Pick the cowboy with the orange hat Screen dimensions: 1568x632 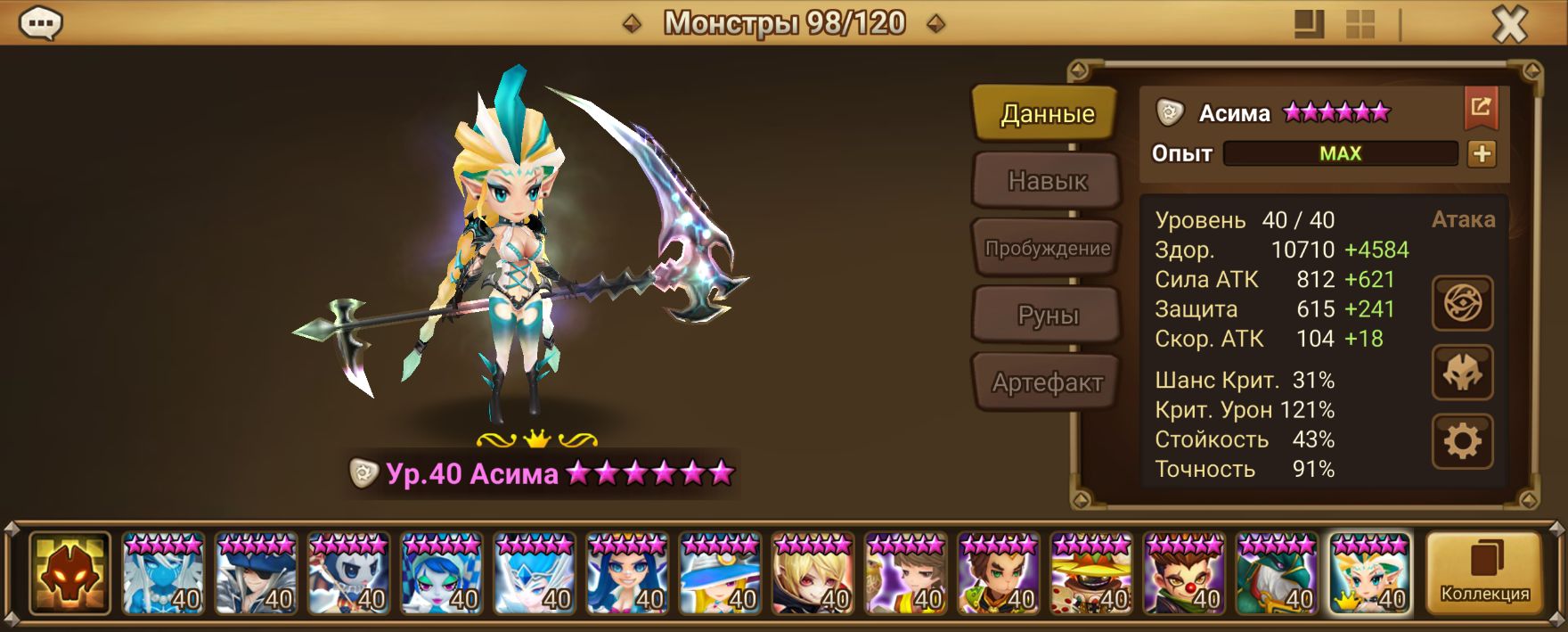tap(1091, 573)
